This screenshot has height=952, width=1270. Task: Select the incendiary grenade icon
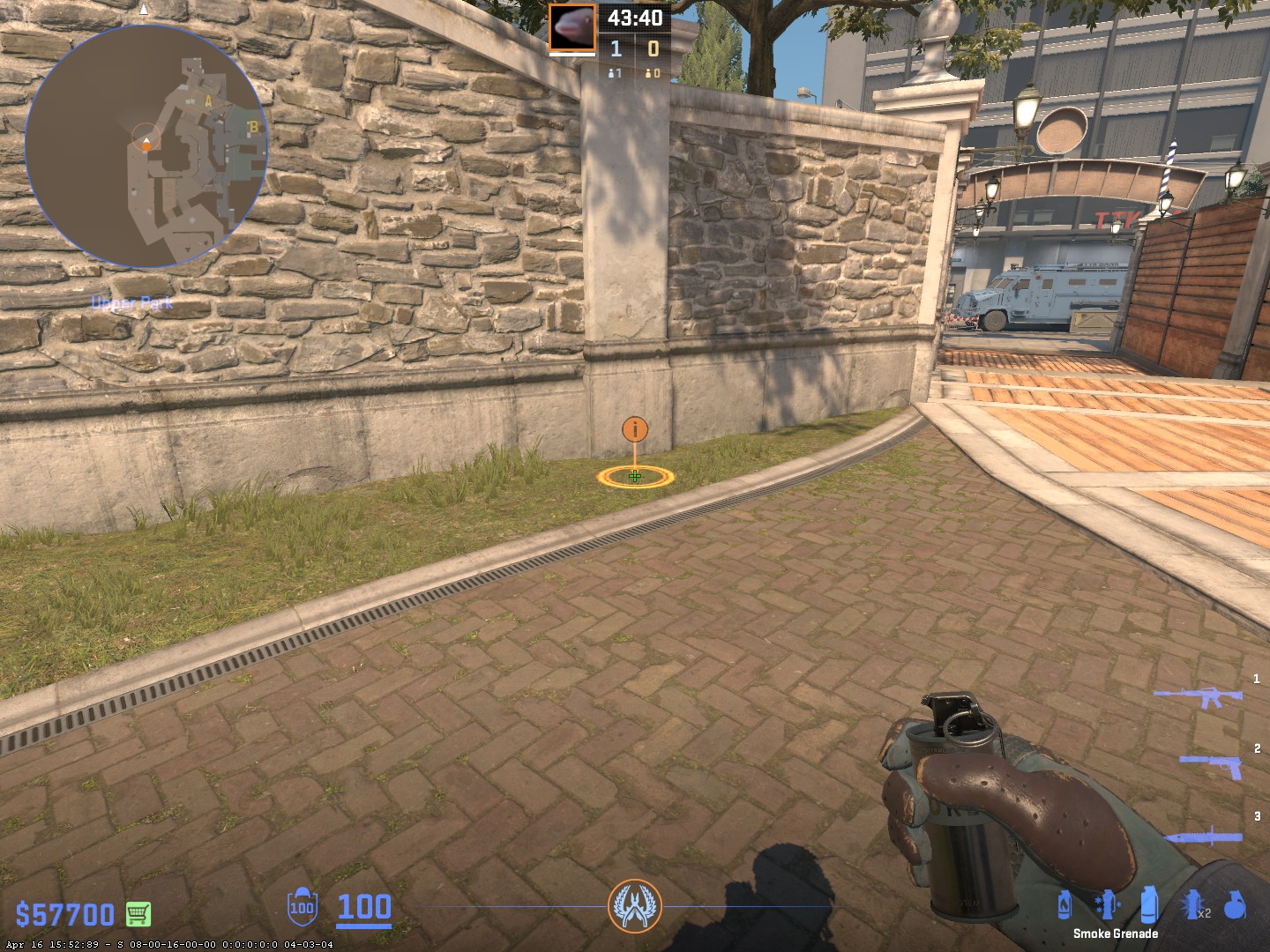click(1065, 904)
